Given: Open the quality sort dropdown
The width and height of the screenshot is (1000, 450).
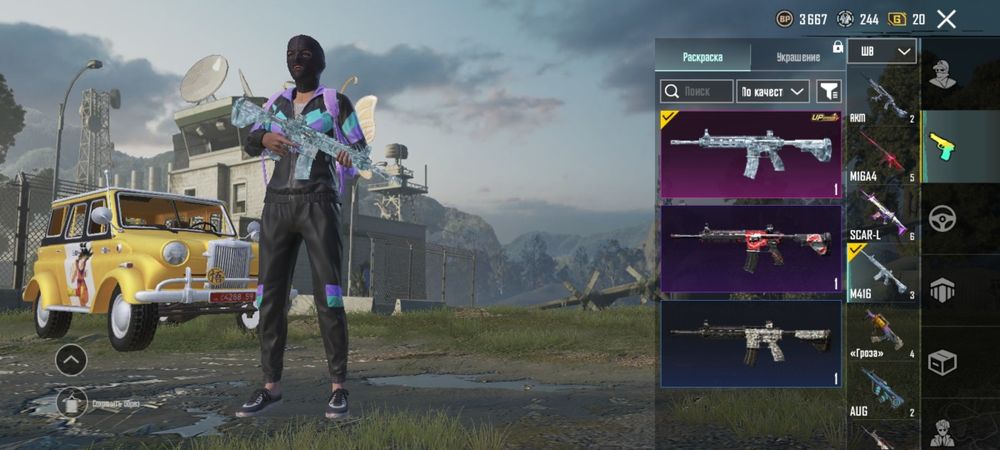Looking at the screenshot, I should 772,91.
